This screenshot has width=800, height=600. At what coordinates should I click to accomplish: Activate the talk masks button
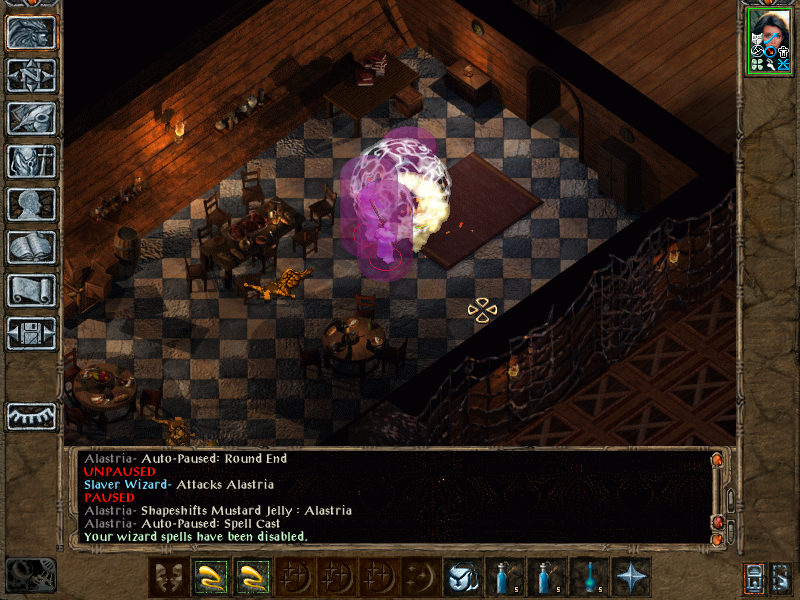pos(167,577)
